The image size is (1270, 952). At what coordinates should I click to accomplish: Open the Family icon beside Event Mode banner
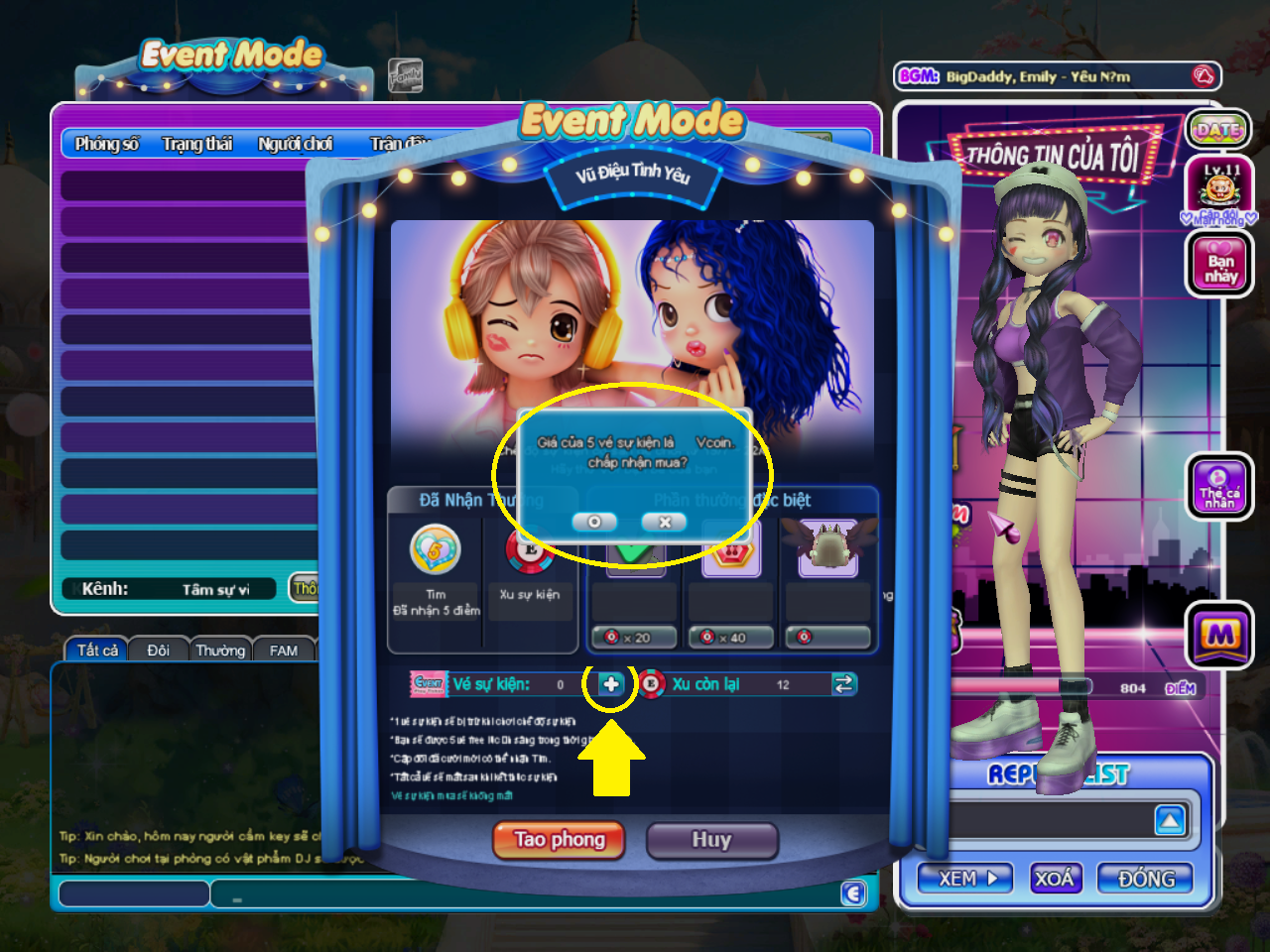[x=405, y=76]
